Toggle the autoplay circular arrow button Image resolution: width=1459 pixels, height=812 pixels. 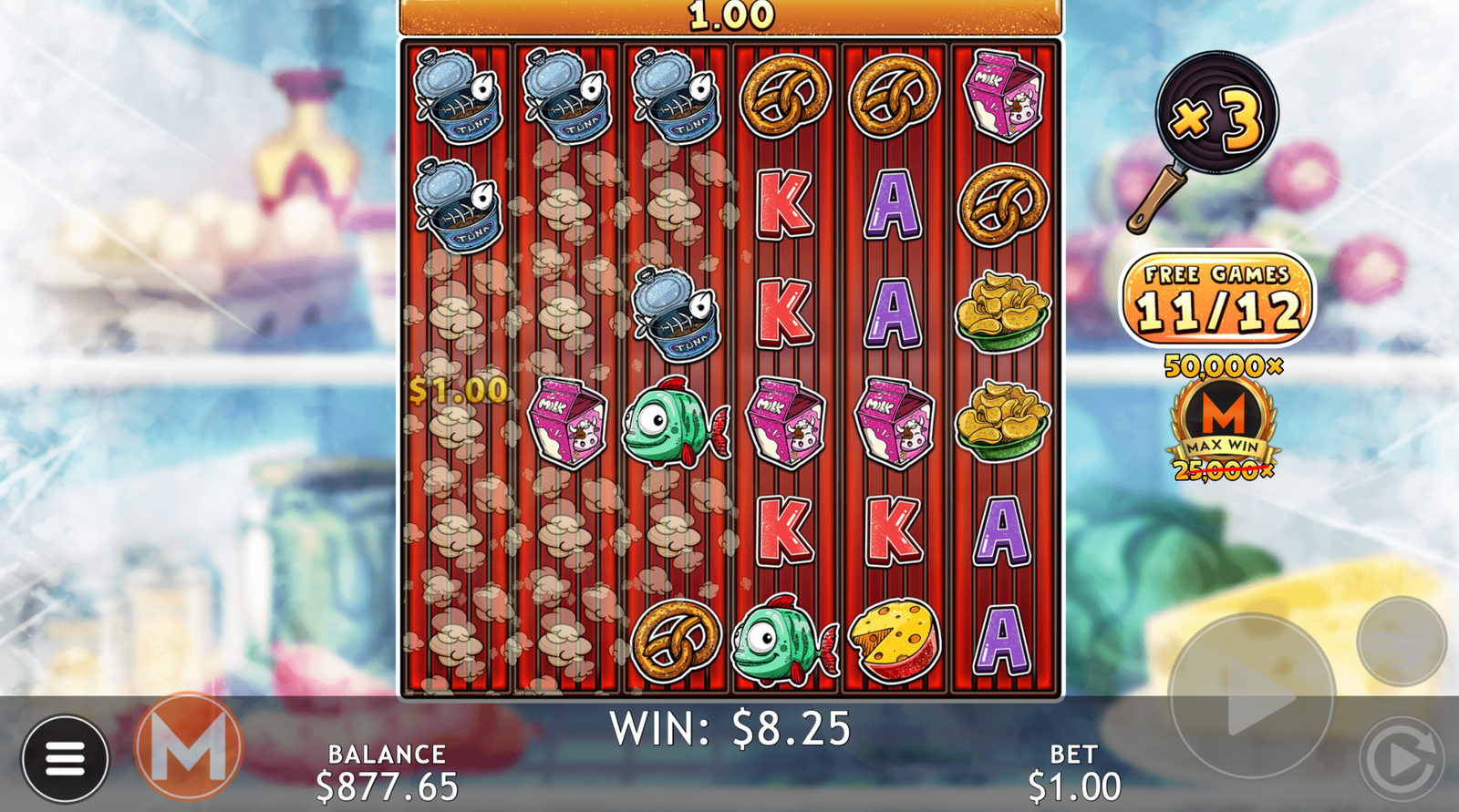1402,757
